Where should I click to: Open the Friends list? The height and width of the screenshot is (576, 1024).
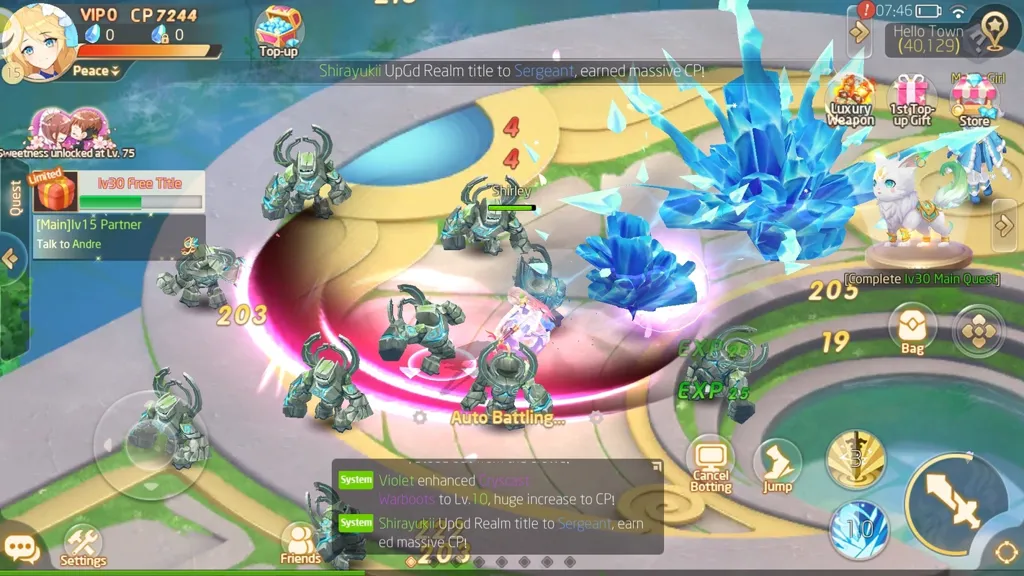[x=300, y=544]
